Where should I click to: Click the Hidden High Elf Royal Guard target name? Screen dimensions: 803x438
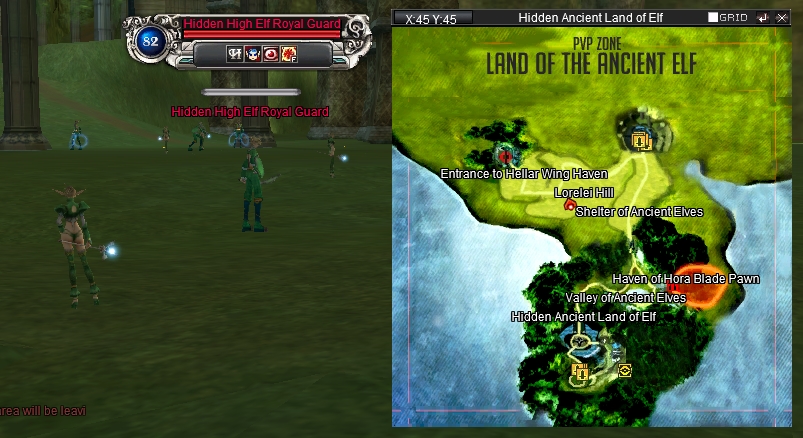pos(261,24)
